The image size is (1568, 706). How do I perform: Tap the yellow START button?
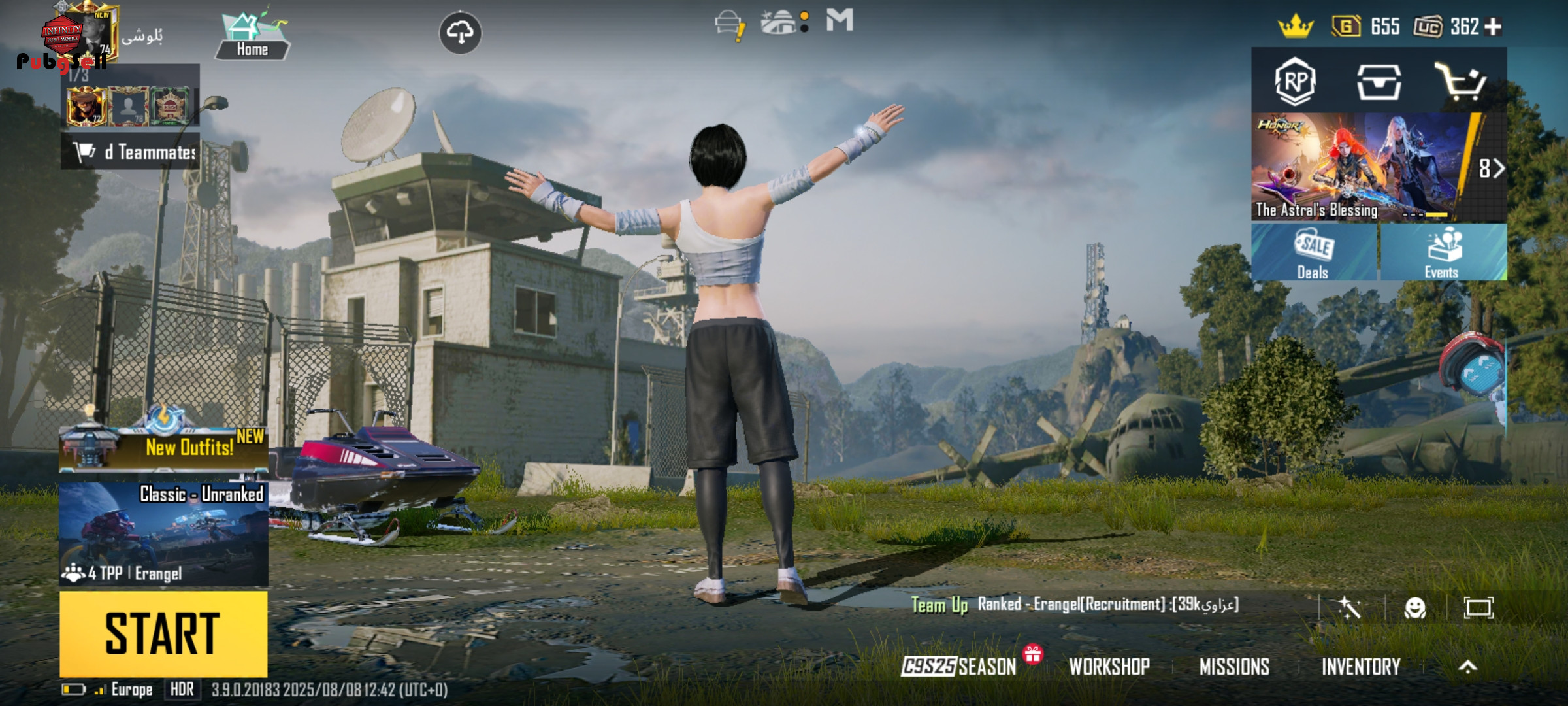pos(163,633)
